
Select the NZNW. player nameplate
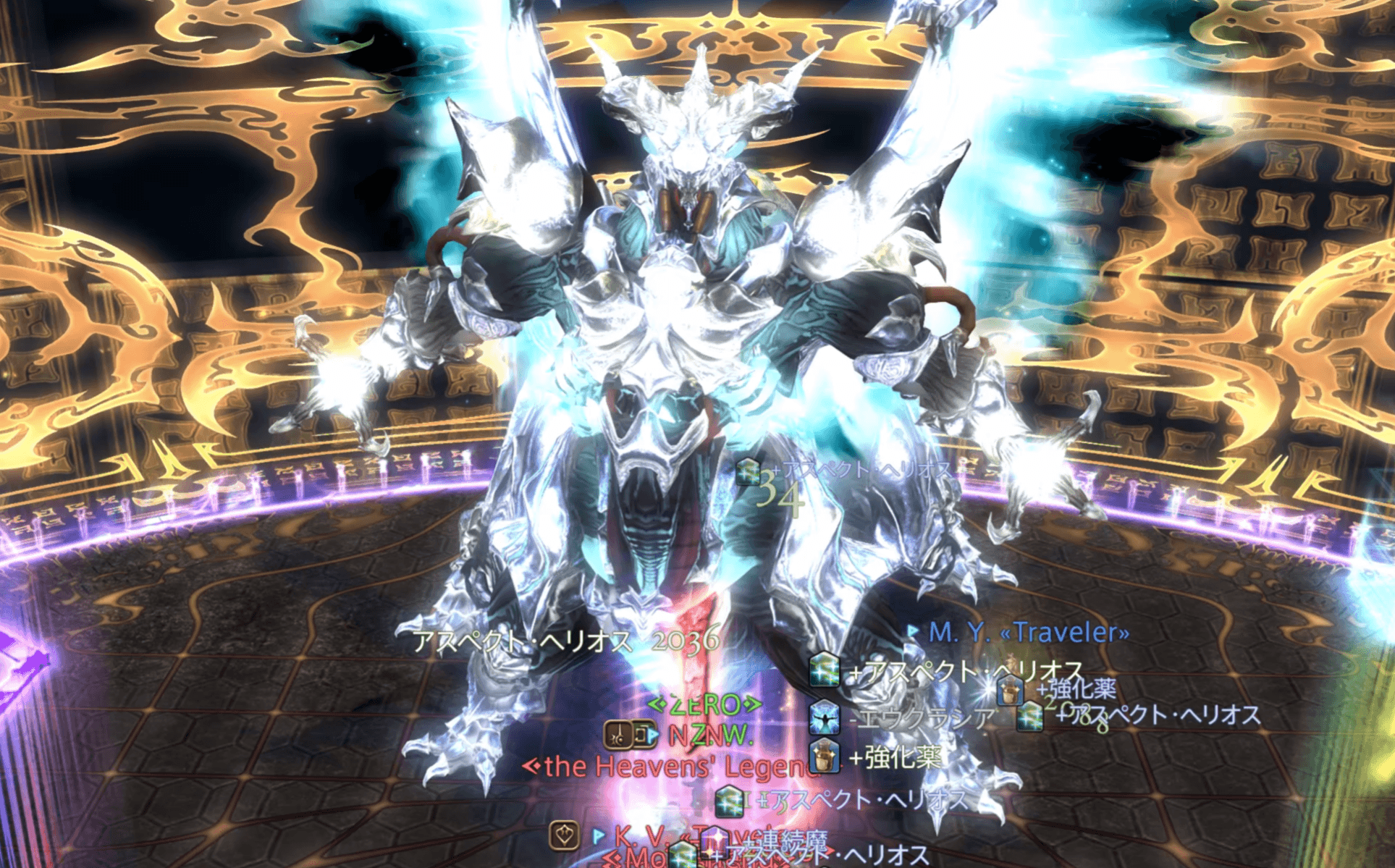coord(709,736)
